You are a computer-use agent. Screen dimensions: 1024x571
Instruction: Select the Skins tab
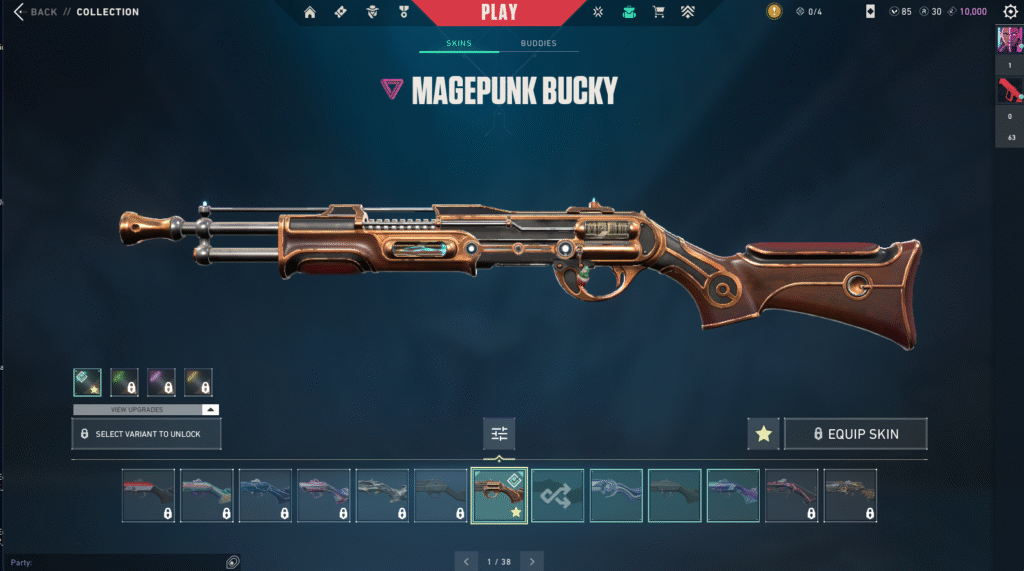click(x=459, y=44)
